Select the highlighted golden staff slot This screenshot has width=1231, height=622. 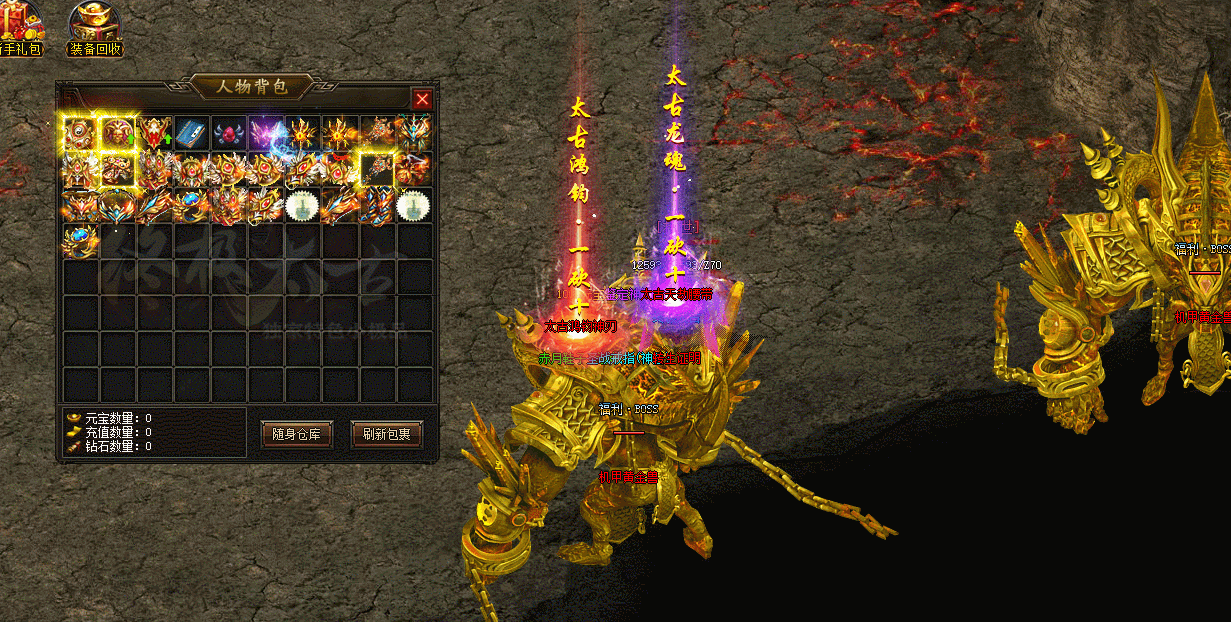(x=378, y=169)
